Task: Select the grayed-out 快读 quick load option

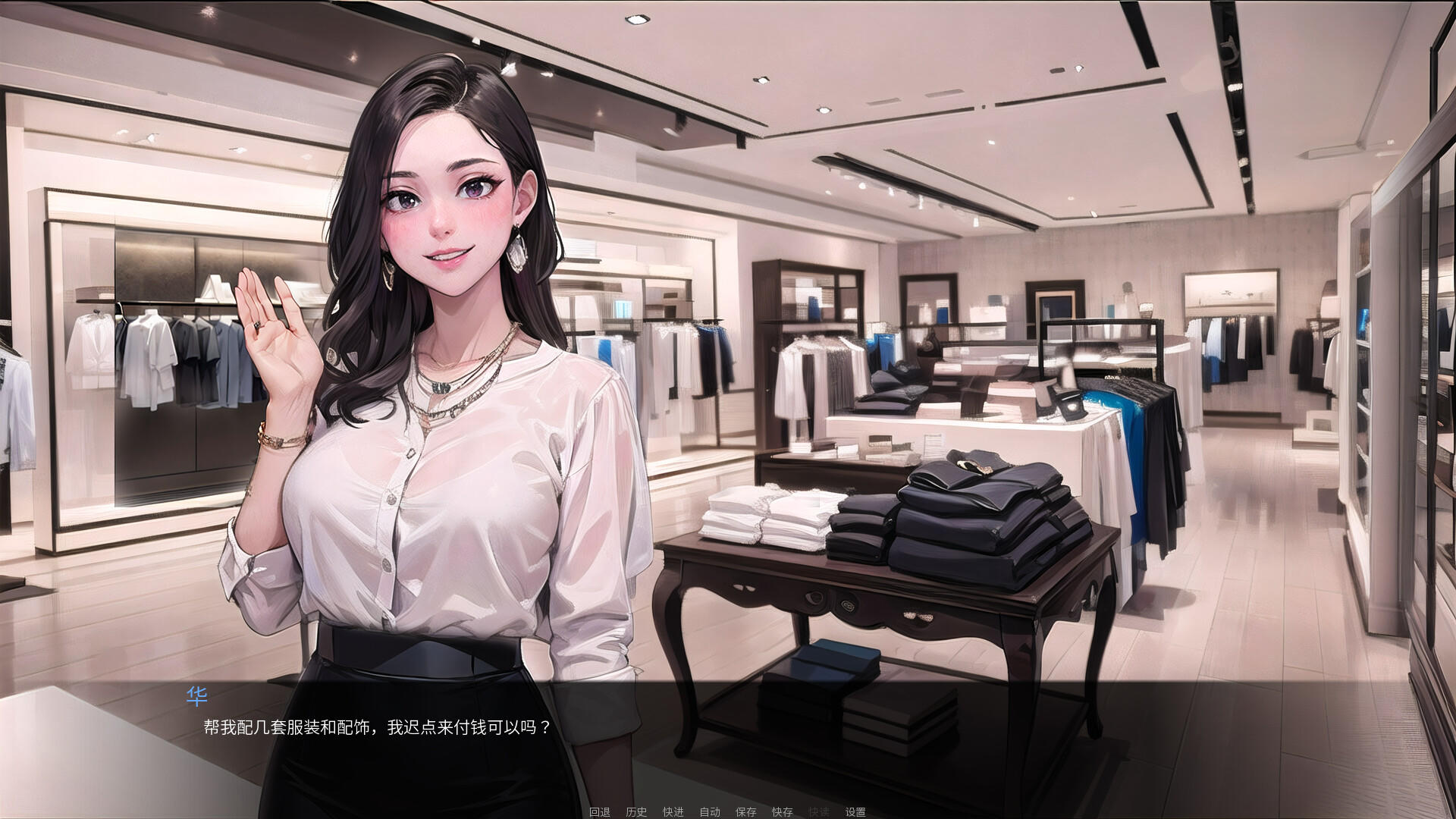Action: (819, 811)
